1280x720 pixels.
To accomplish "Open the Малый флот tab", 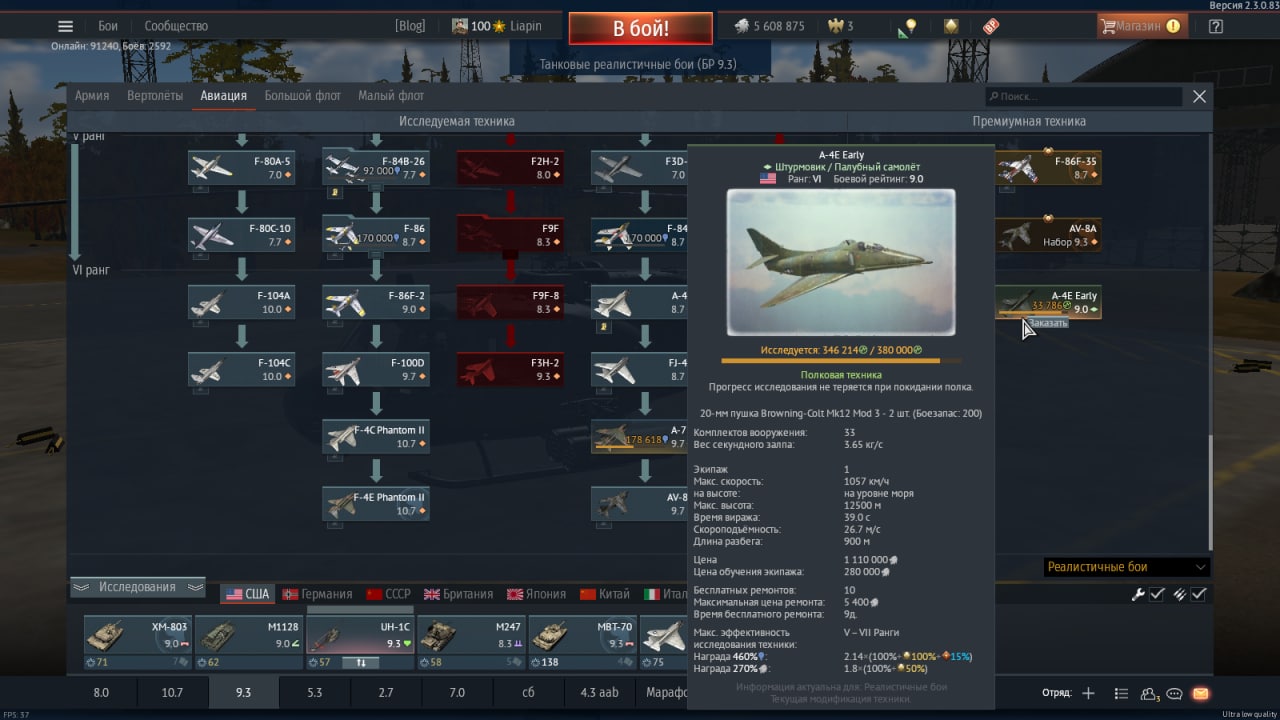I will (x=391, y=96).
